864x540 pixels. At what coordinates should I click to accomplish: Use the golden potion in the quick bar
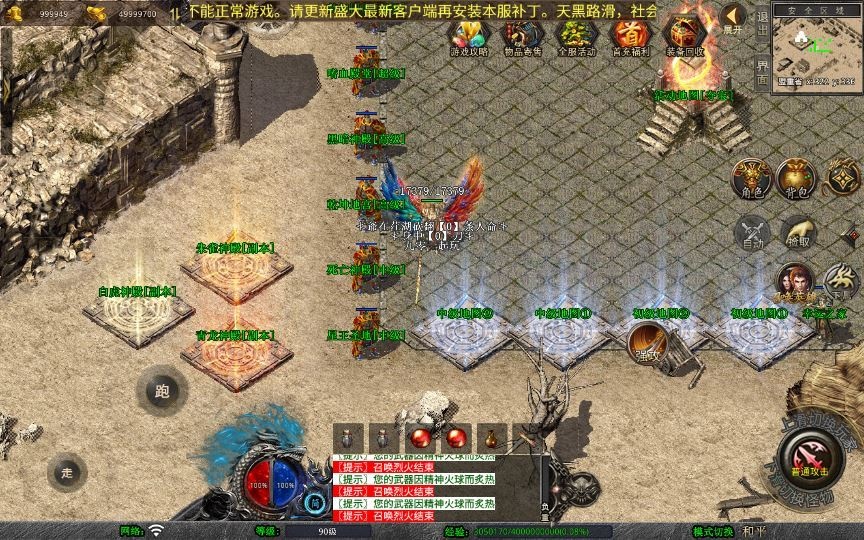[491, 437]
